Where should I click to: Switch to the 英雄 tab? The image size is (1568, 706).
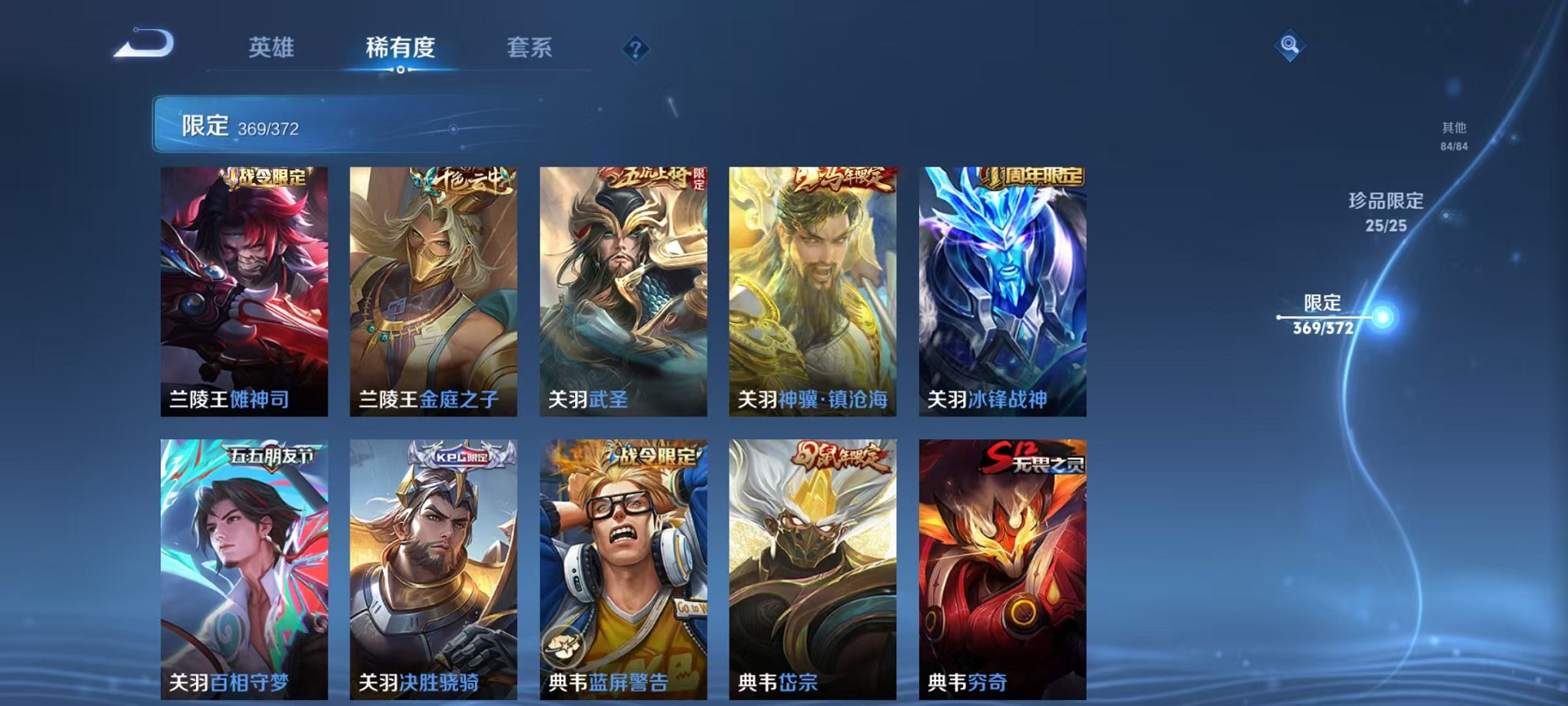tap(273, 48)
